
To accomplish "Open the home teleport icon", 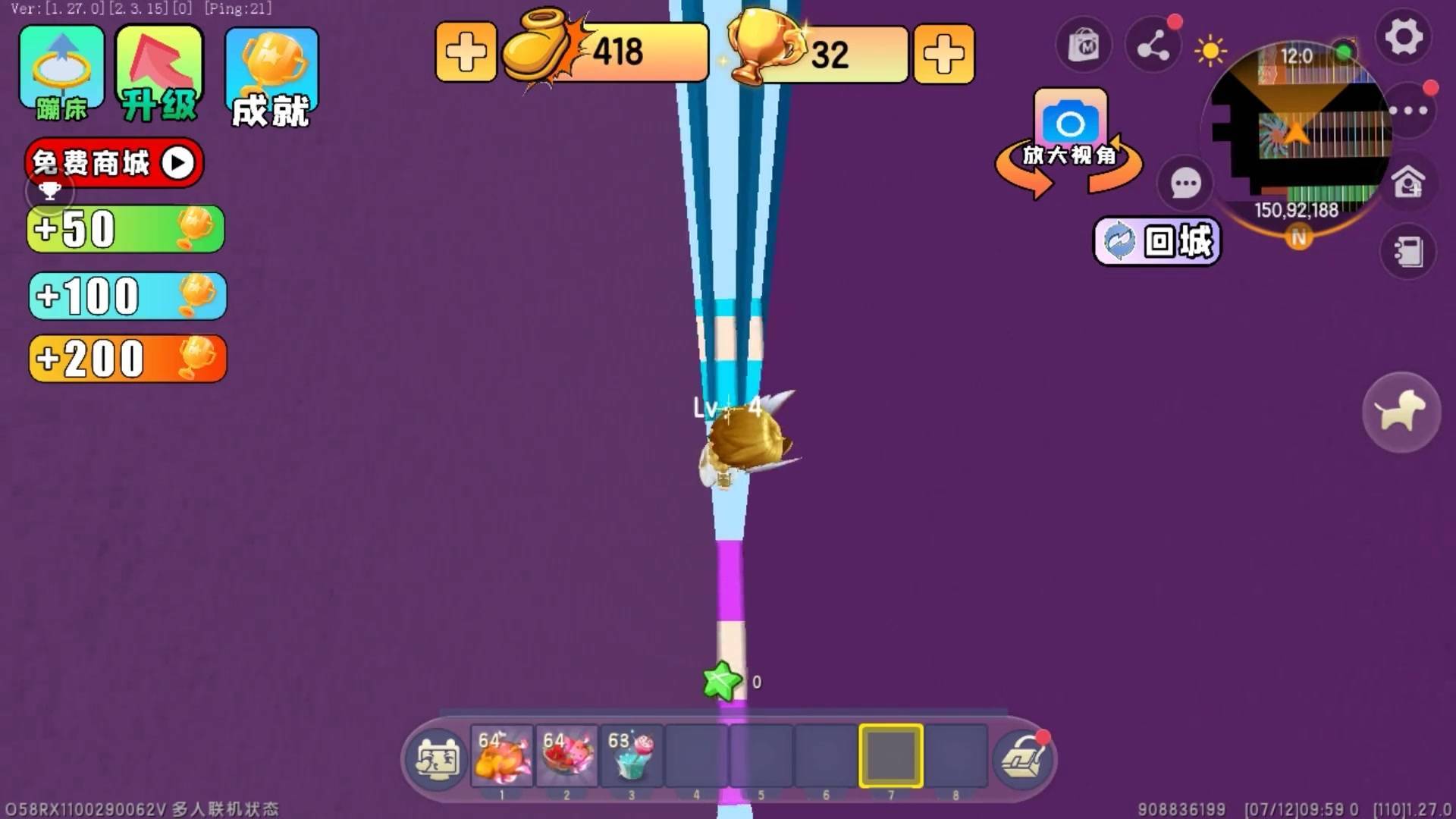I will pos(1407,182).
